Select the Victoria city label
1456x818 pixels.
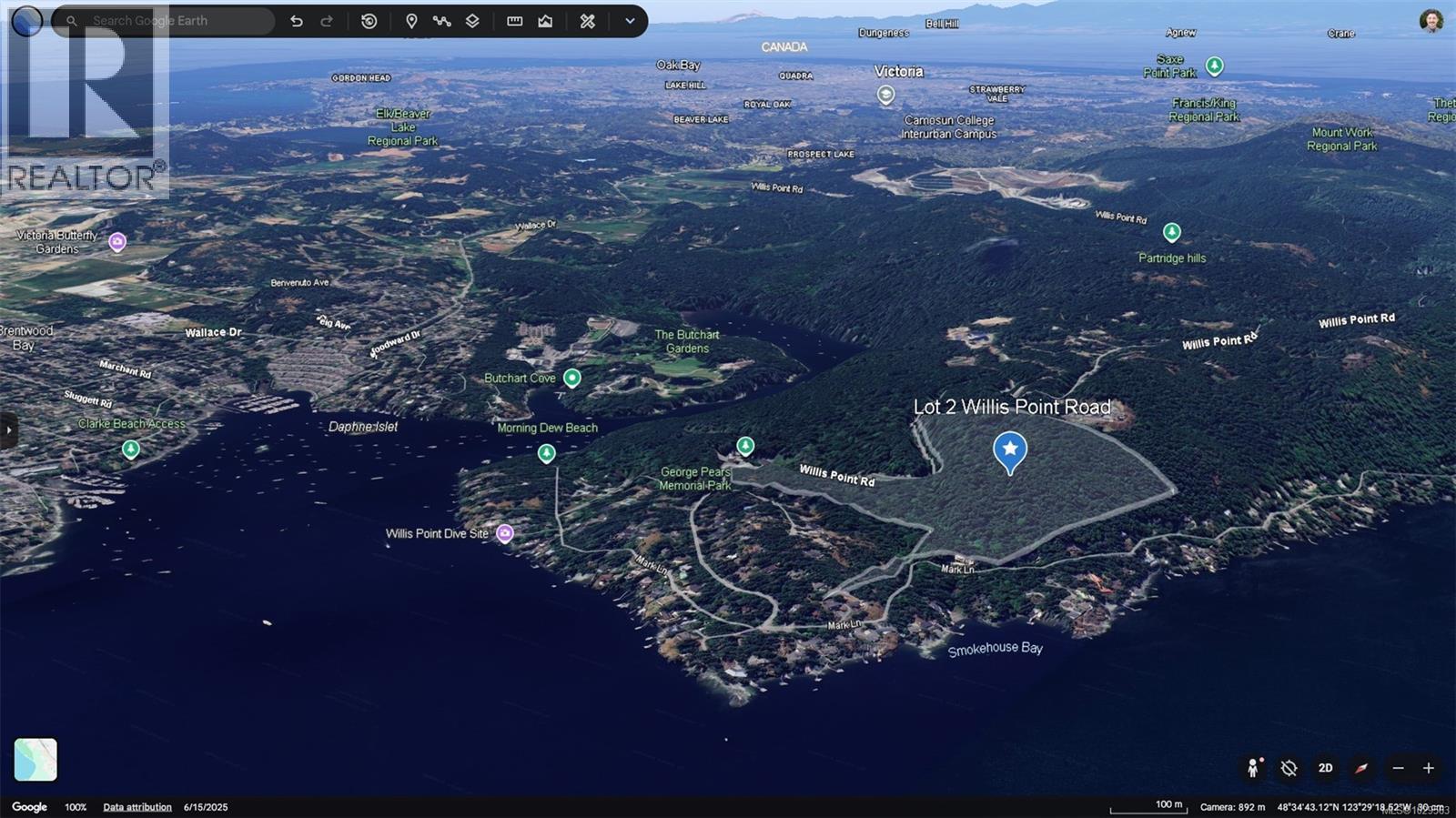pos(899,71)
